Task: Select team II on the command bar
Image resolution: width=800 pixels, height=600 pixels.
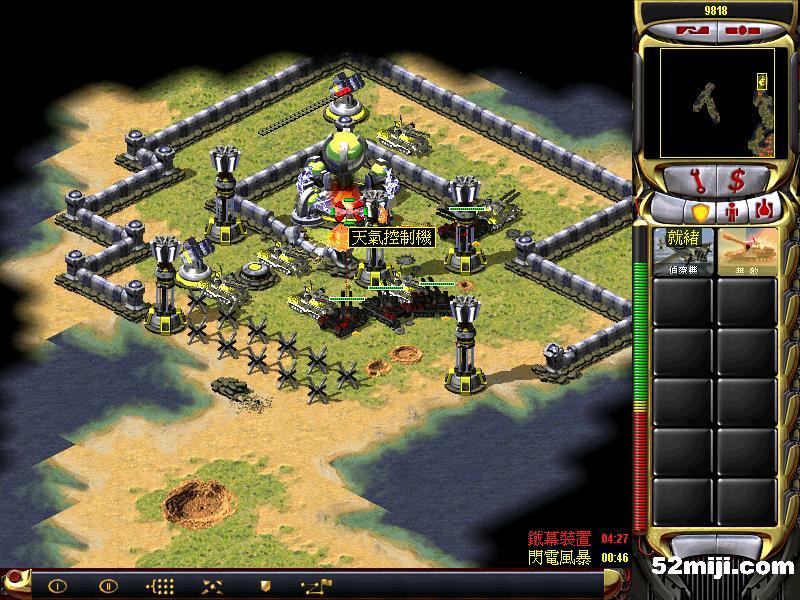Action: click(x=107, y=585)
